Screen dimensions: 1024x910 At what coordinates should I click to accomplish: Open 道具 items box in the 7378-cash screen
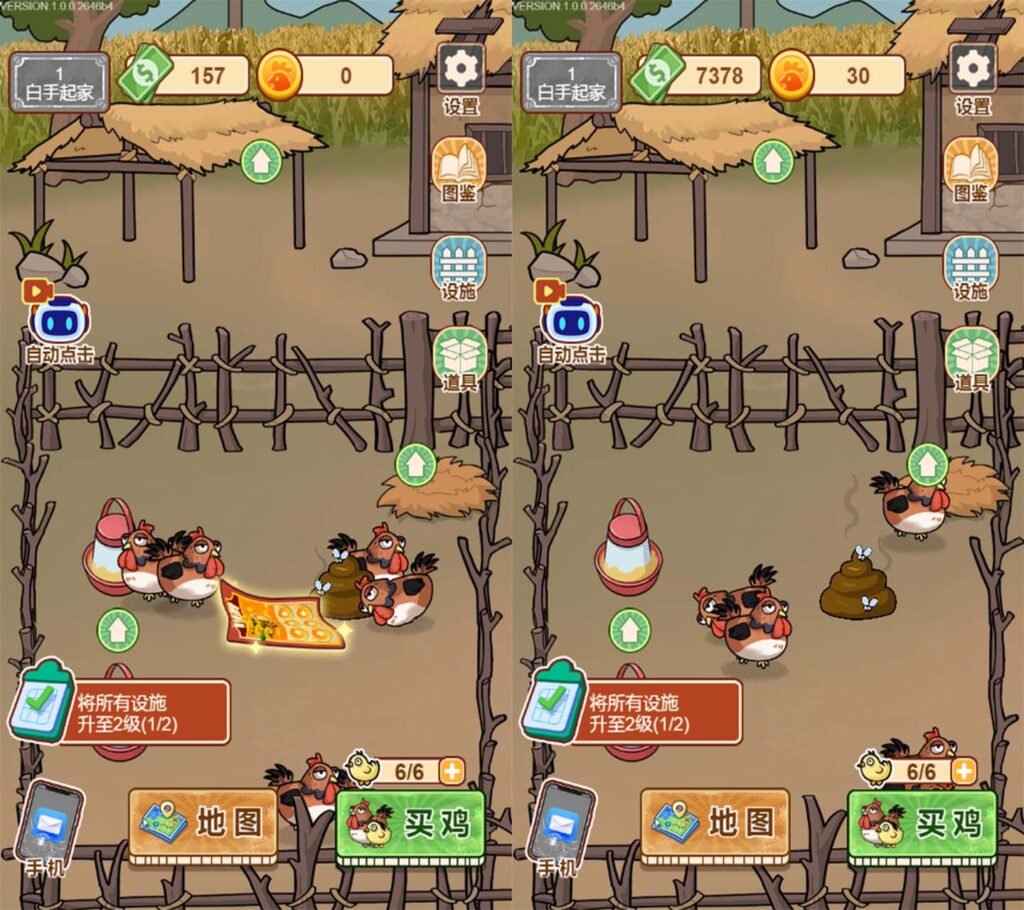point(972,357)
